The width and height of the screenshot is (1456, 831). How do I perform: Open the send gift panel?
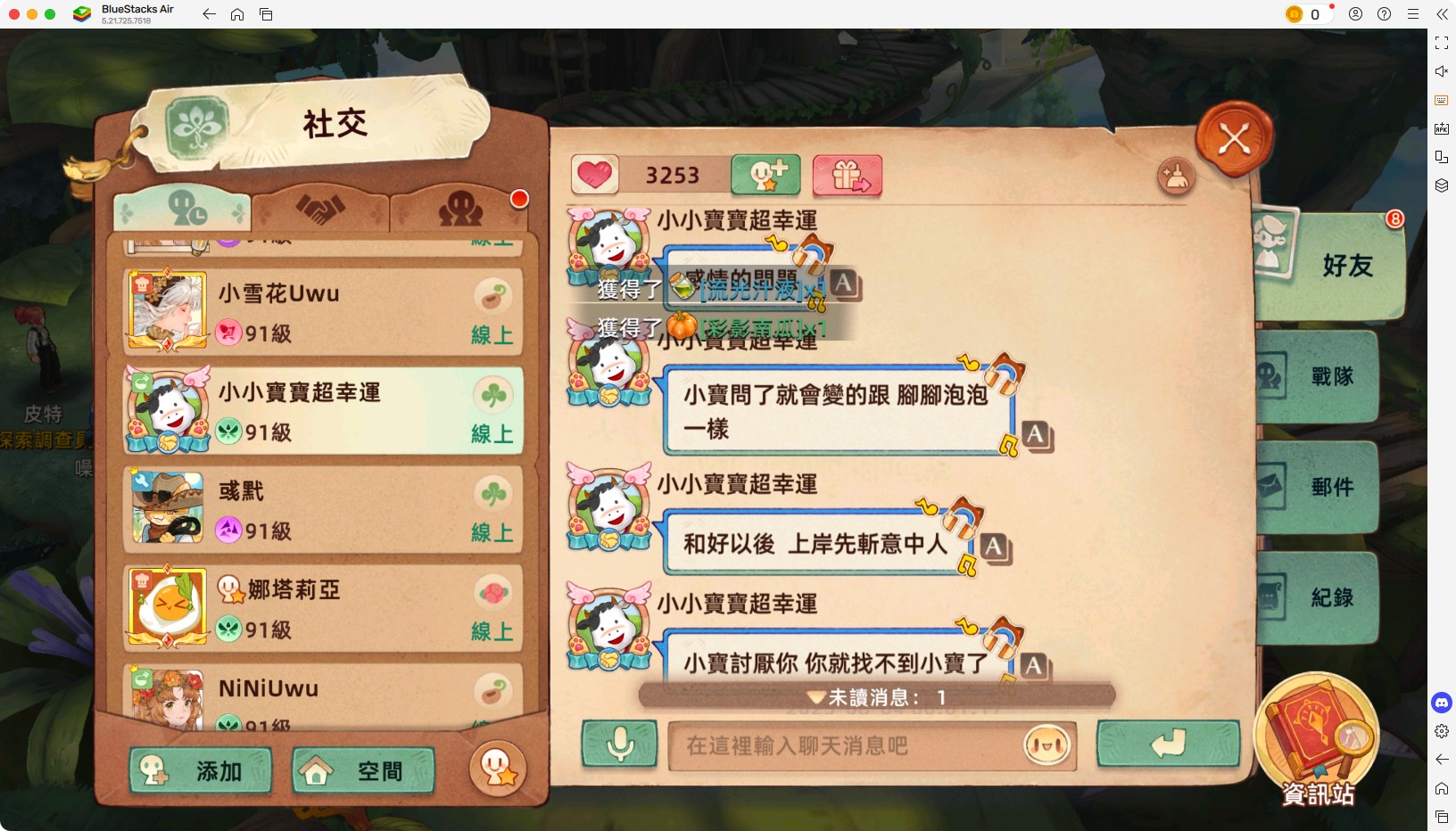pyautogui.click(x=847, y=175)
